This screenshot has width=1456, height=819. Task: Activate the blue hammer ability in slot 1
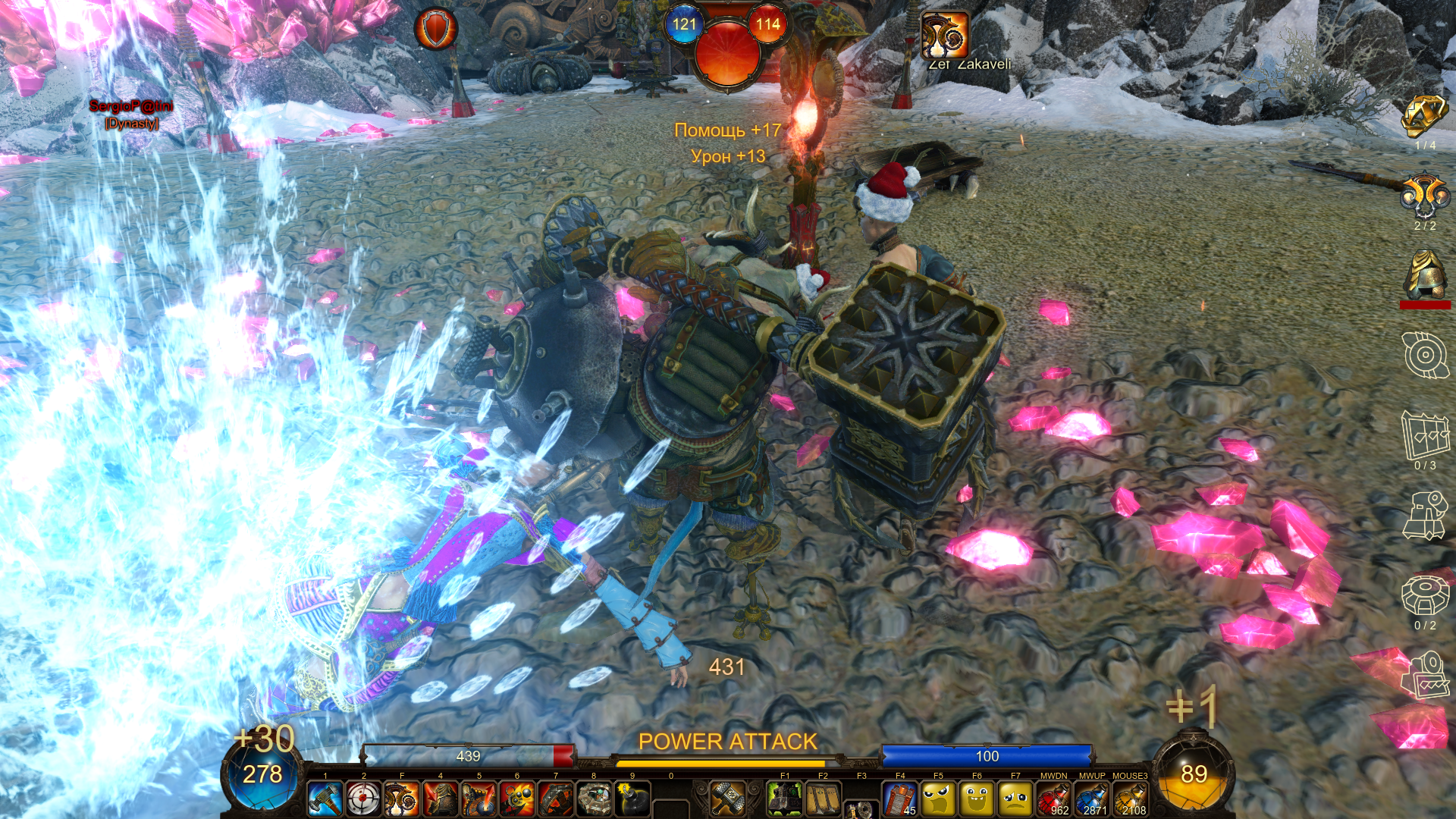(x=325, y=799)
